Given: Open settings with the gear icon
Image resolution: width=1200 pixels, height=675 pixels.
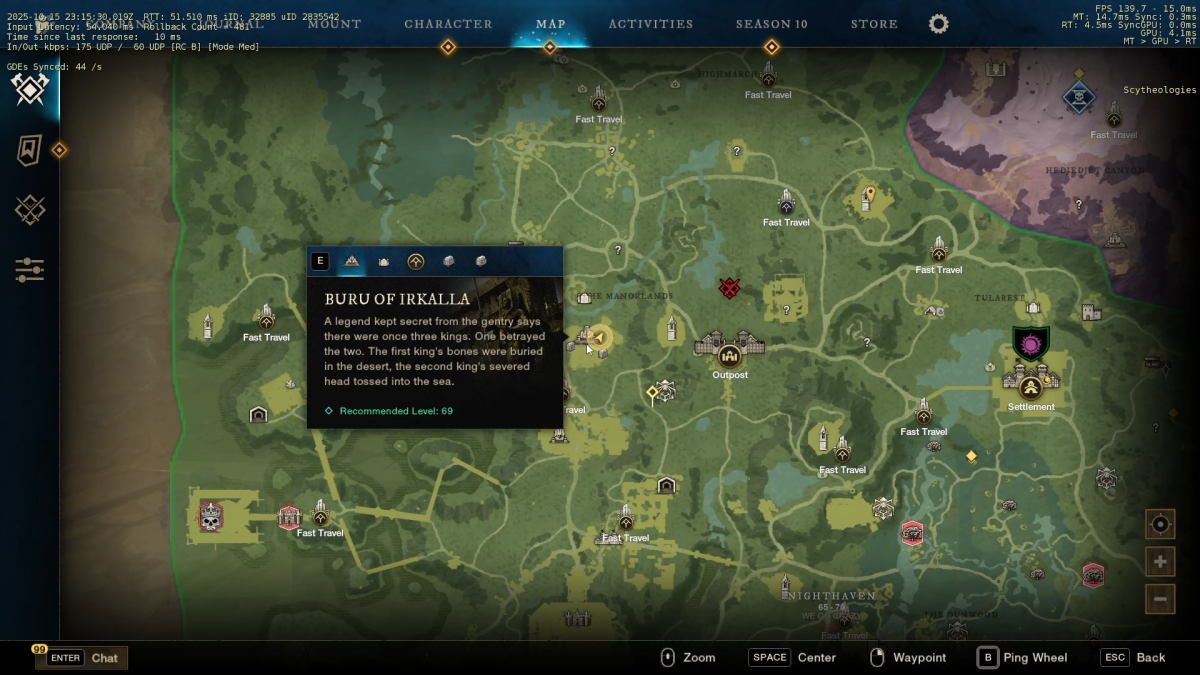Looking at the screenshot, I should (x=938, y=24).
